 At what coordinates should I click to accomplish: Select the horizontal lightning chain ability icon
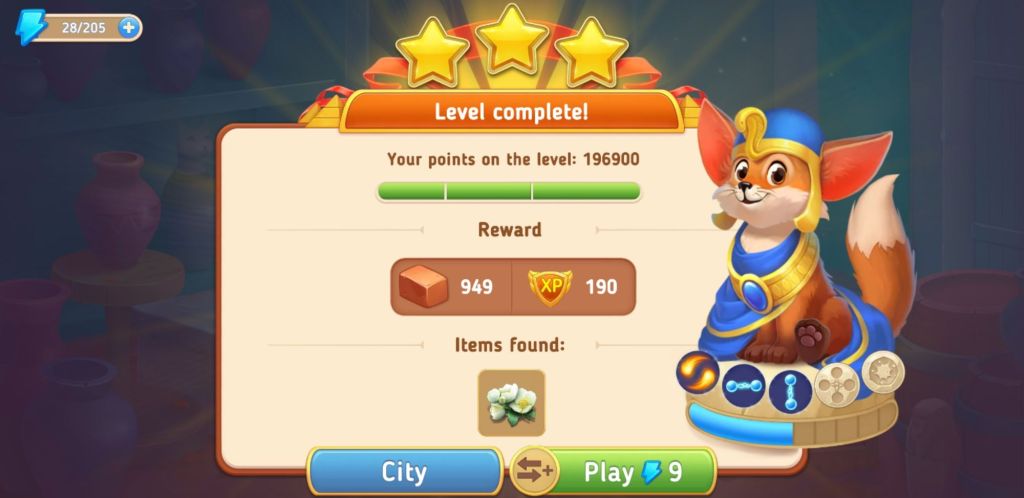(745, 385)
